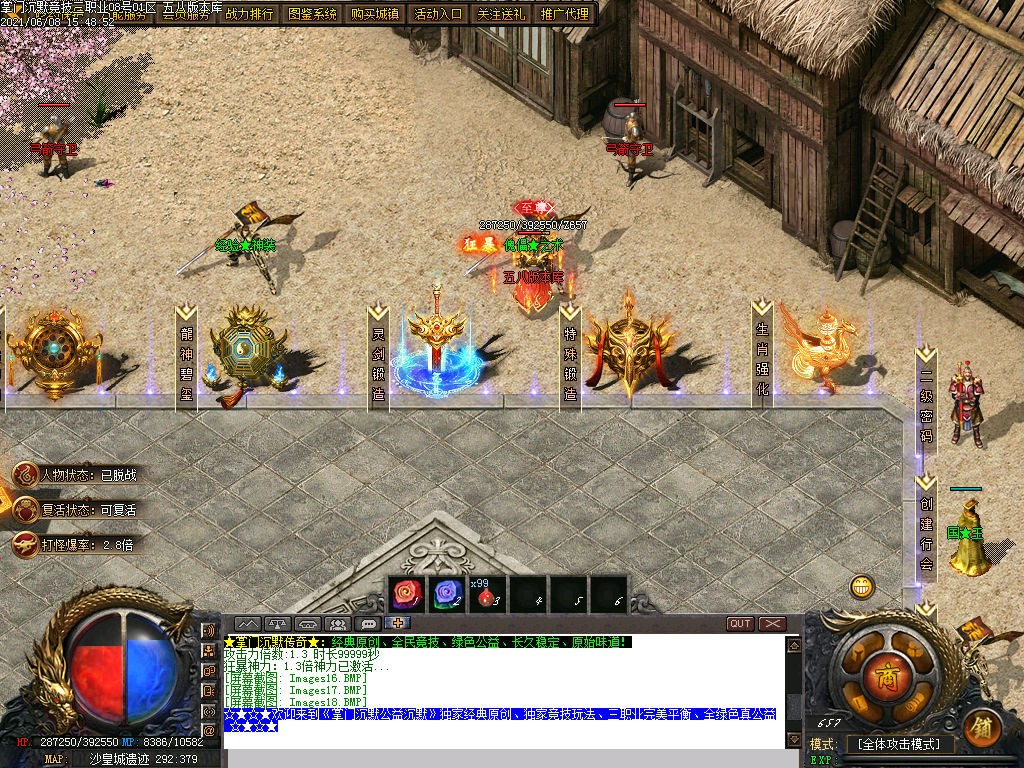Viewport: 1024px width, 768px height.
Task: Toggle the 全体攻击模式 attack mode selector
Action: click(900, 744)
